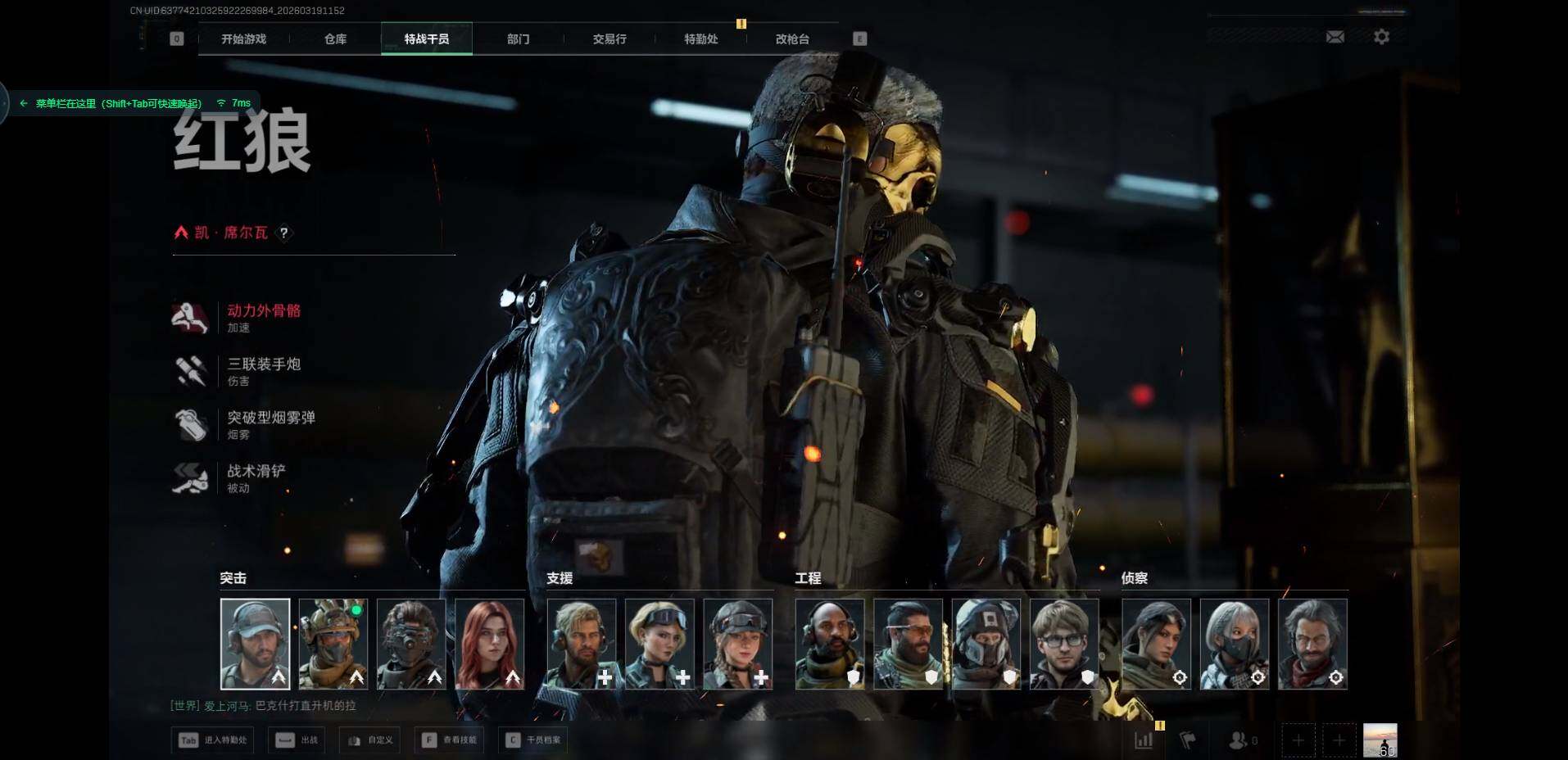Click the 出战 deploy button
This screenshot has height=760, width=1568.
pyautogui.click(x=297, y=740)
